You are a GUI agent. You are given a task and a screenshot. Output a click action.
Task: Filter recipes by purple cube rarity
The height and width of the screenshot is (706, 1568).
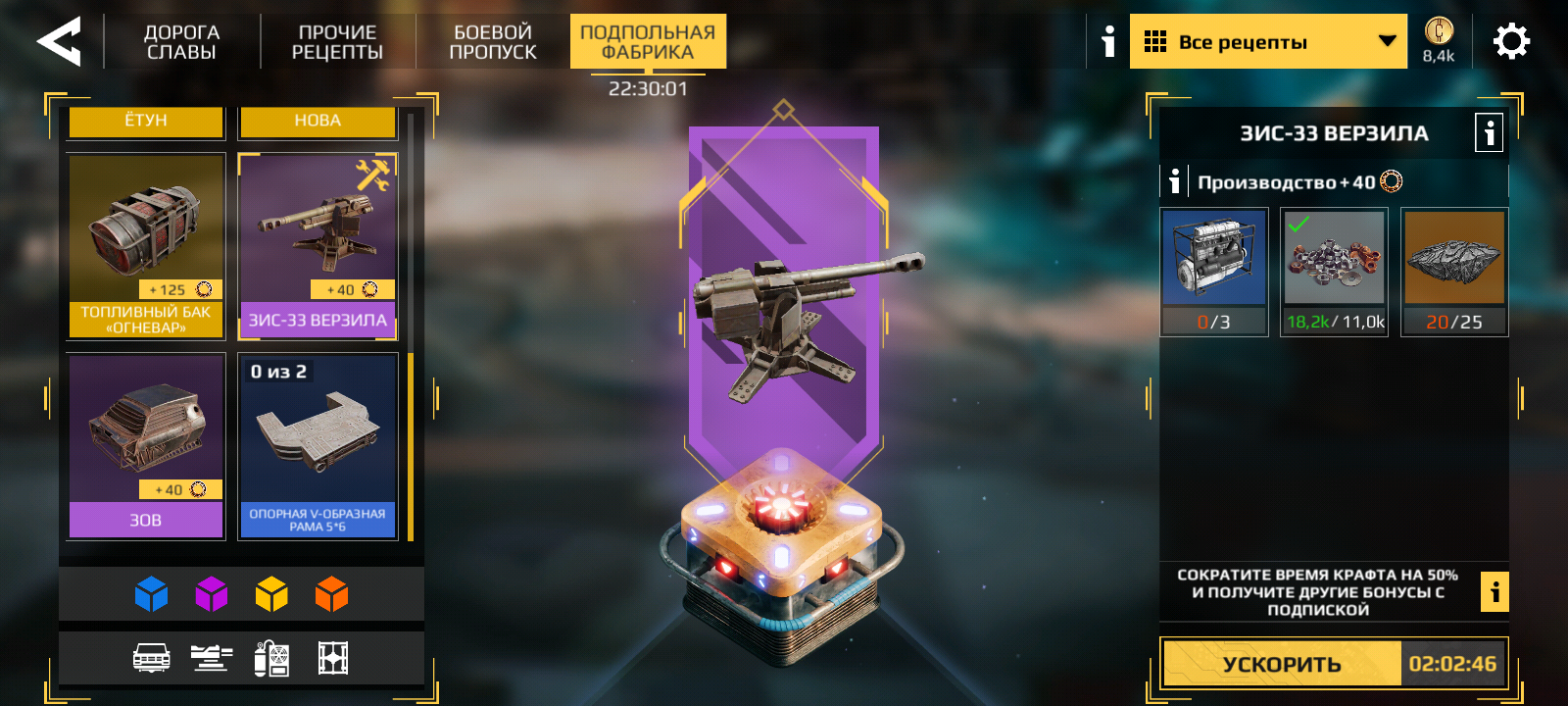[x=212, y=594]
